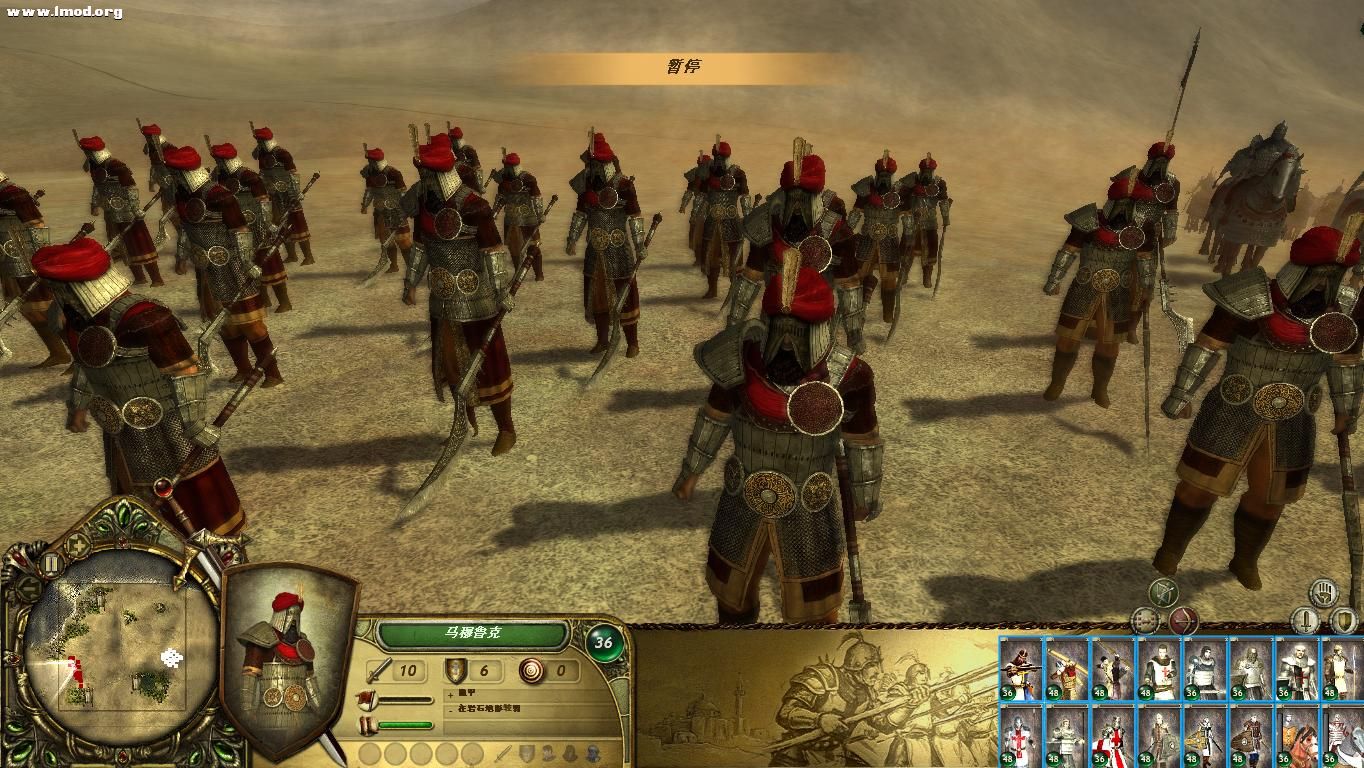Select the round wooden shield infantry card

[1251, 736]
